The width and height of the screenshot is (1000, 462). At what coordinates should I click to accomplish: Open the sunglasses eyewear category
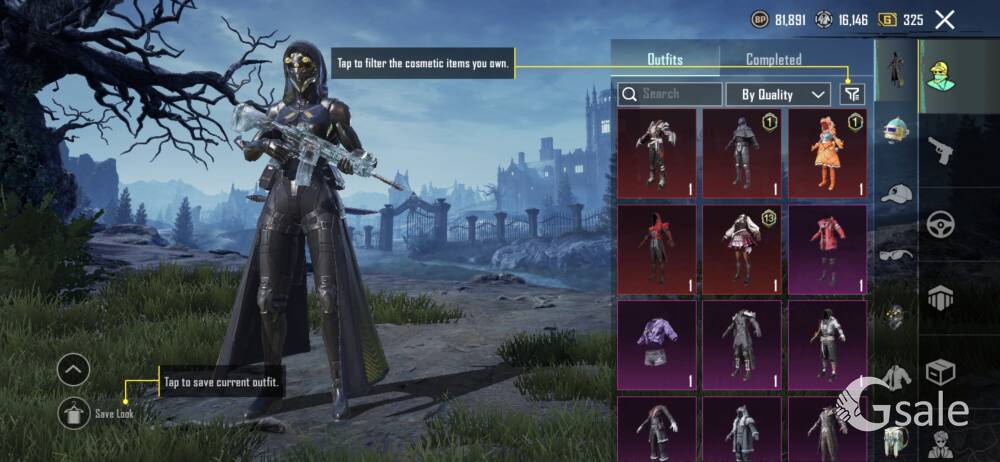pyautogui.click(x=896, y=254)
